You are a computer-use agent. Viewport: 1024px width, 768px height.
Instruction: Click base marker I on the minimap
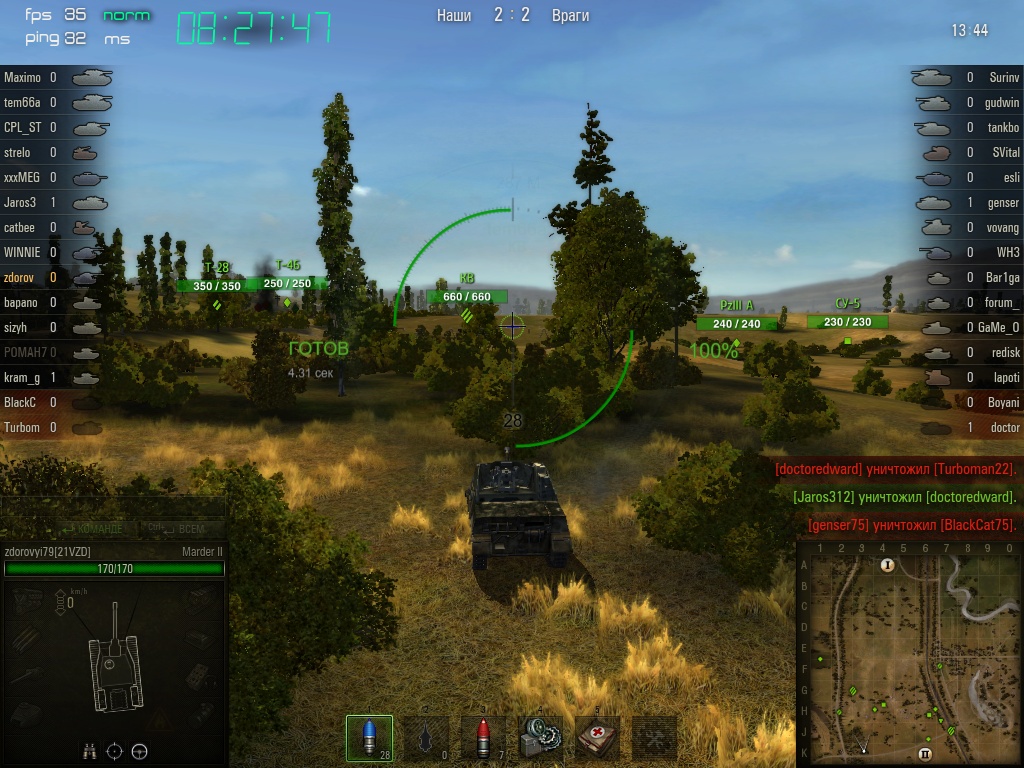click(886, 565)
